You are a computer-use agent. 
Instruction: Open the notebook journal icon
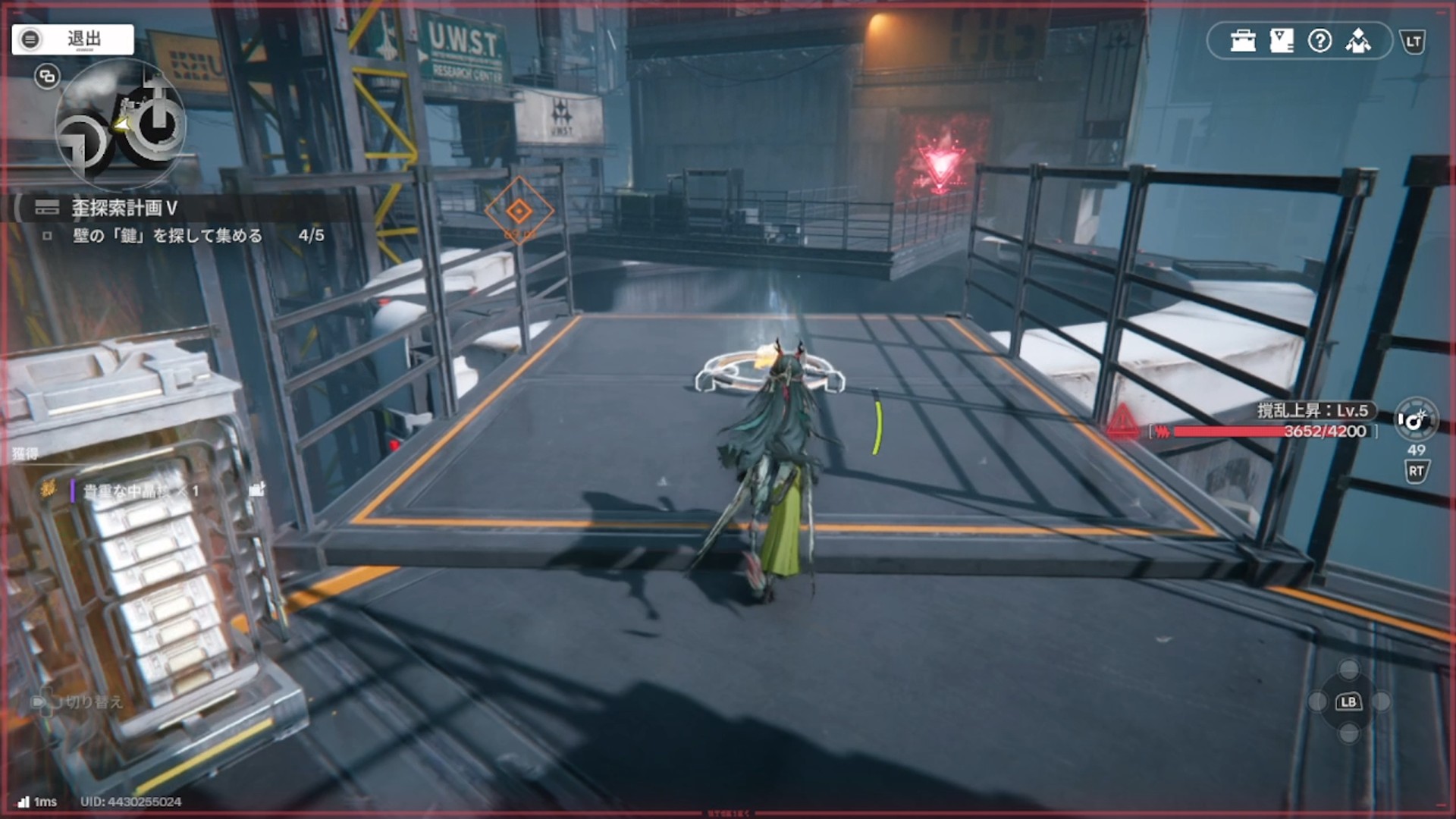1281,41
